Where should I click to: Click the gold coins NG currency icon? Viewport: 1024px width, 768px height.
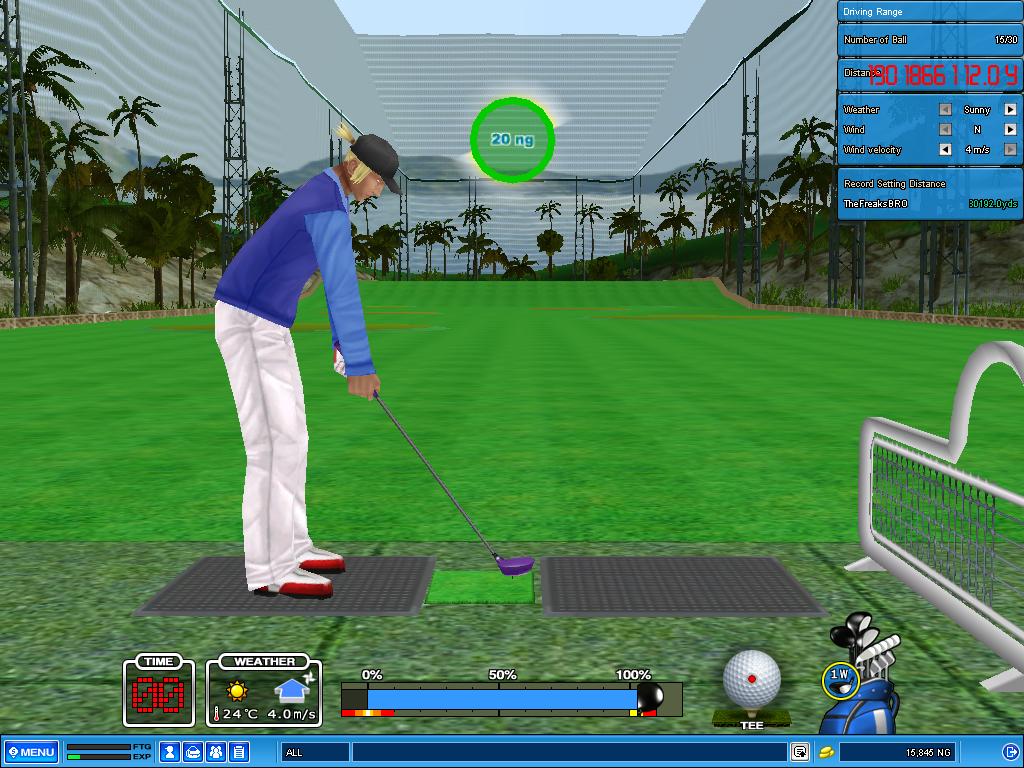click(x=827, y=752)
